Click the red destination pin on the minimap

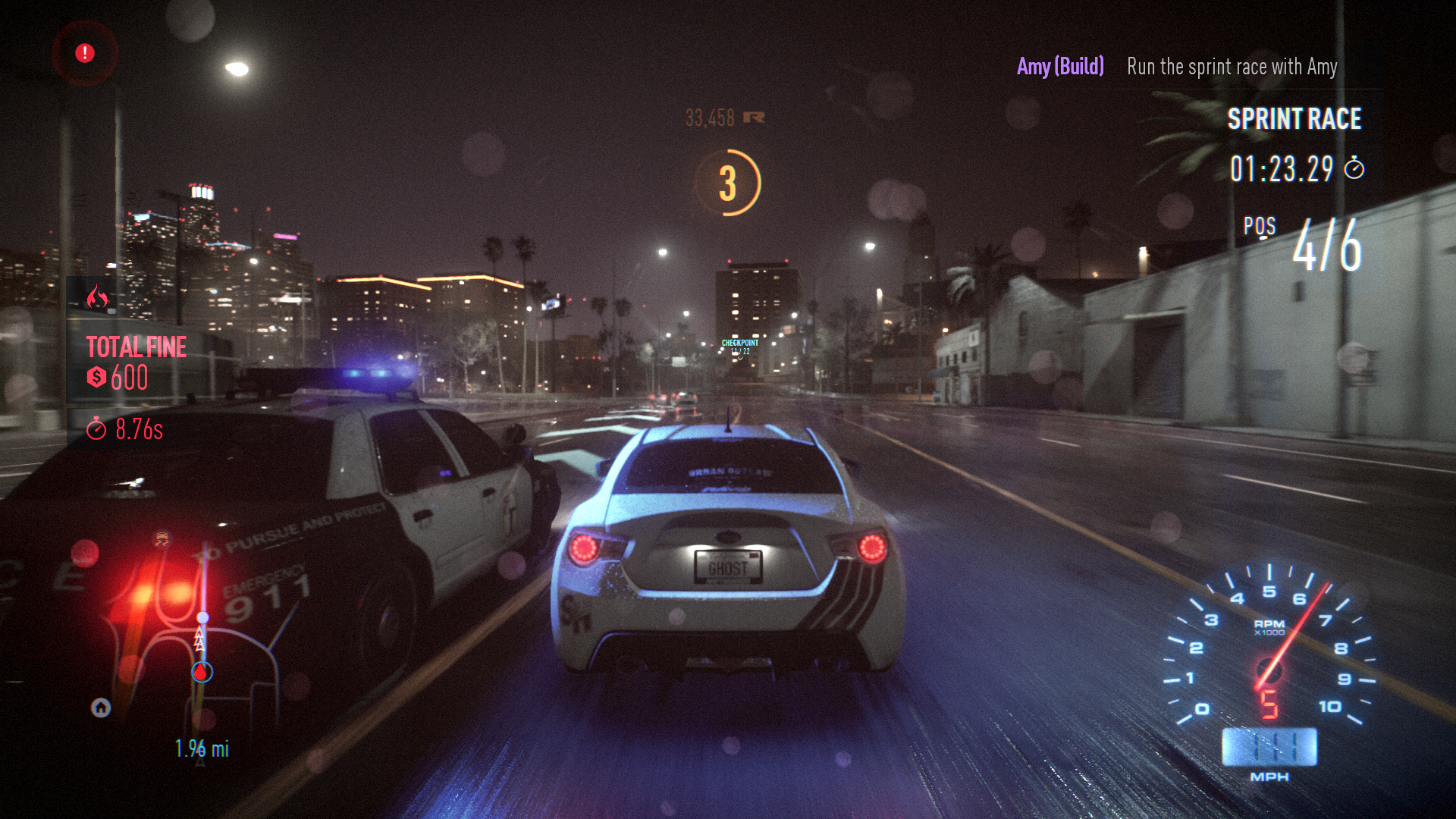click(x=200, y=671)
